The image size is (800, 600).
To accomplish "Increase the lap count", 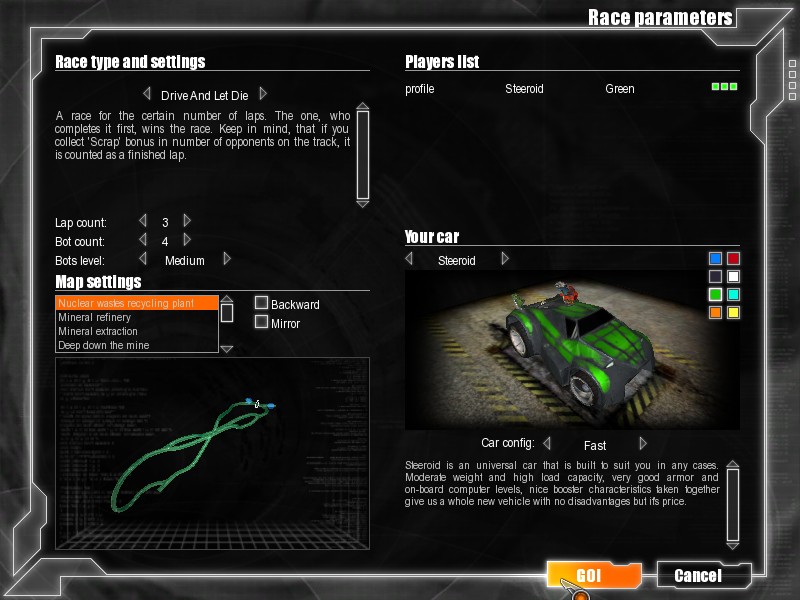I will coord(187,221).
